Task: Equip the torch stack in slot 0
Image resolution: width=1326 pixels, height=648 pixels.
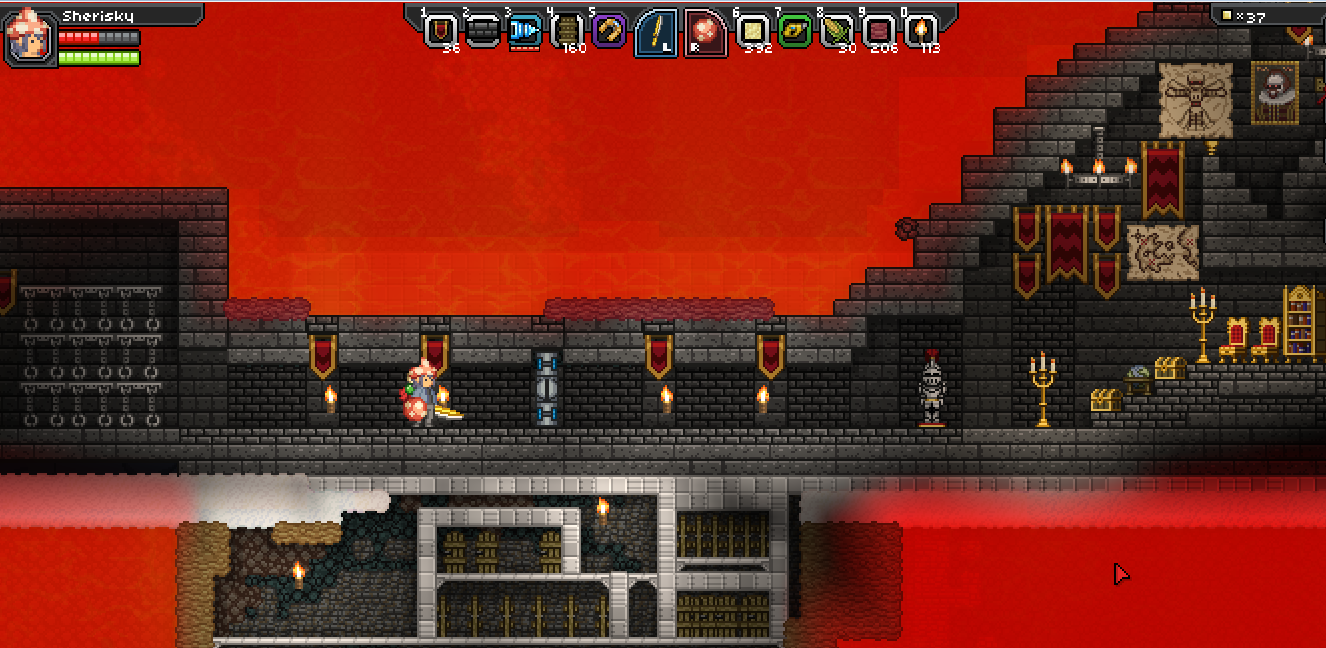Action: (920, 31)
